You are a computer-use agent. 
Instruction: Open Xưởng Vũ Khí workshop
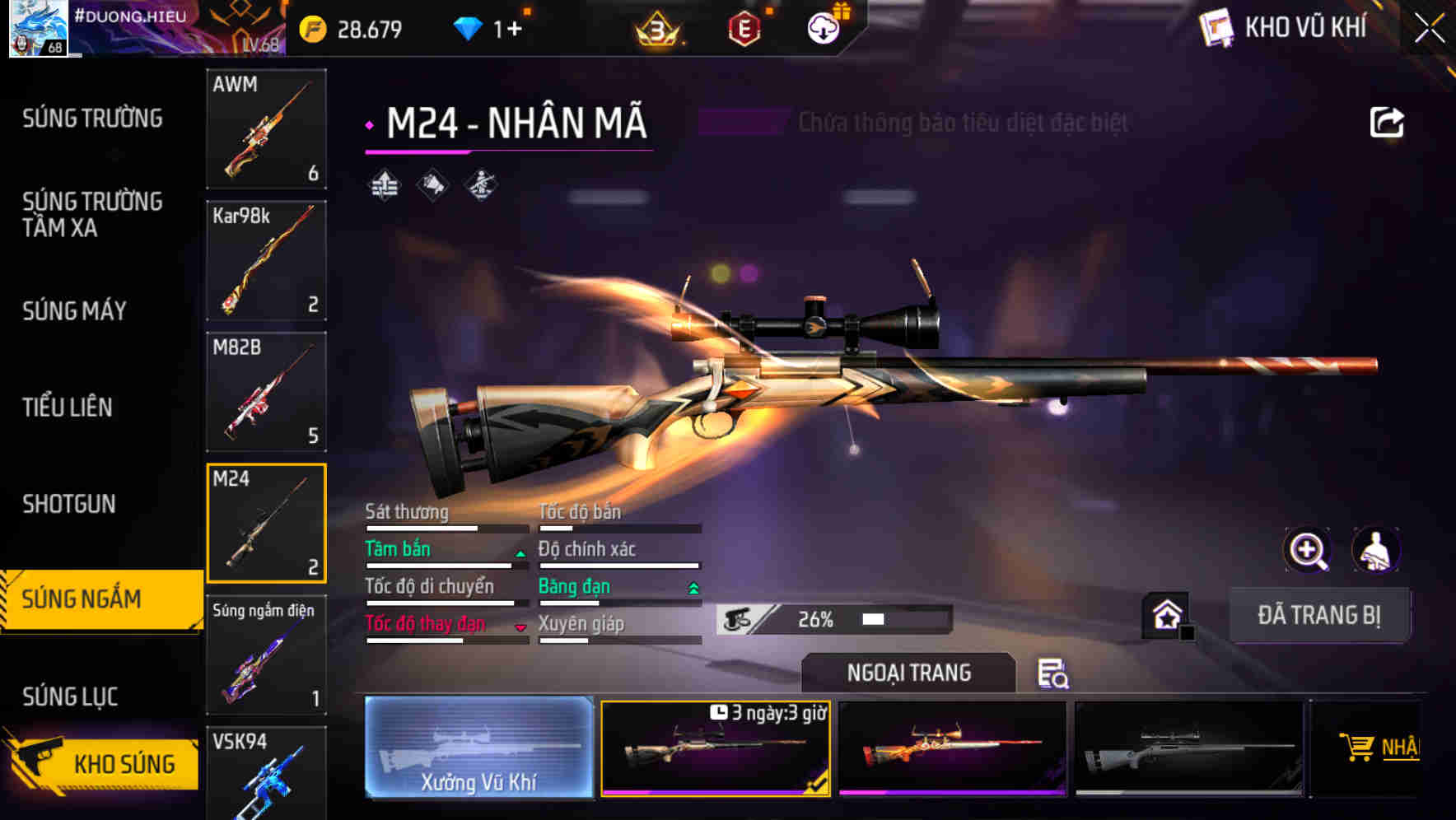478,748
